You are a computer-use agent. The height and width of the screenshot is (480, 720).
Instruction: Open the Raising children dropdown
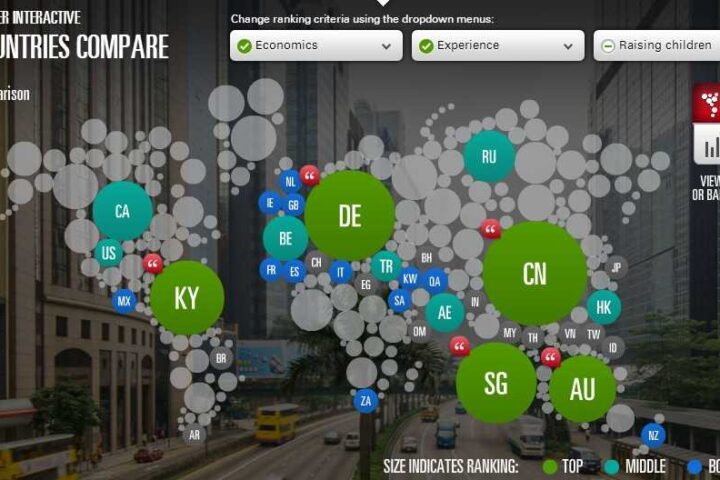point(655,45)
